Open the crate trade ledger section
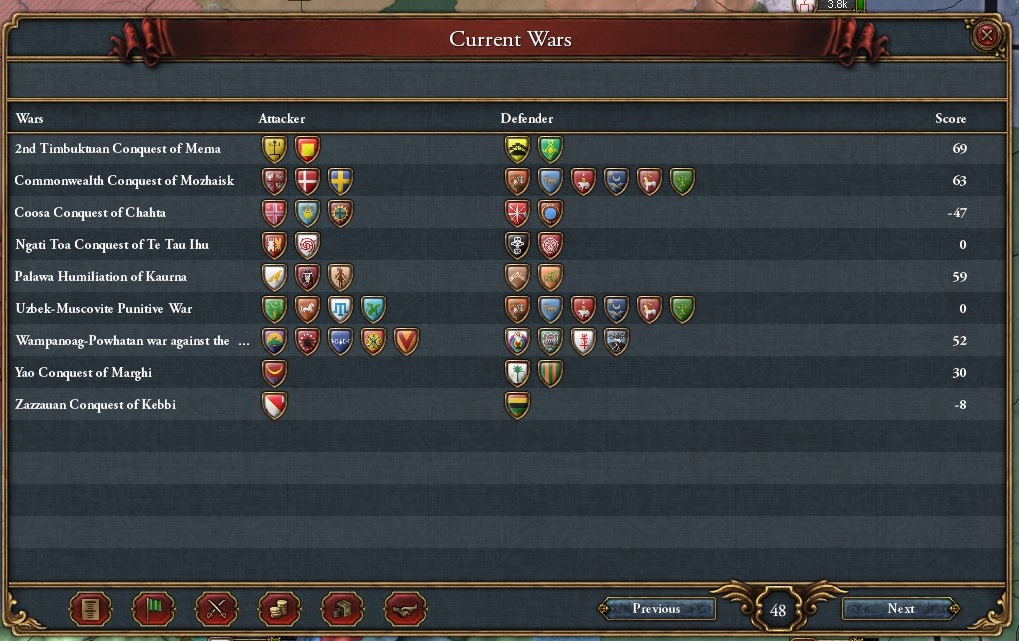The width and height of the screenshot is (1019, 641). coord(342,608)
